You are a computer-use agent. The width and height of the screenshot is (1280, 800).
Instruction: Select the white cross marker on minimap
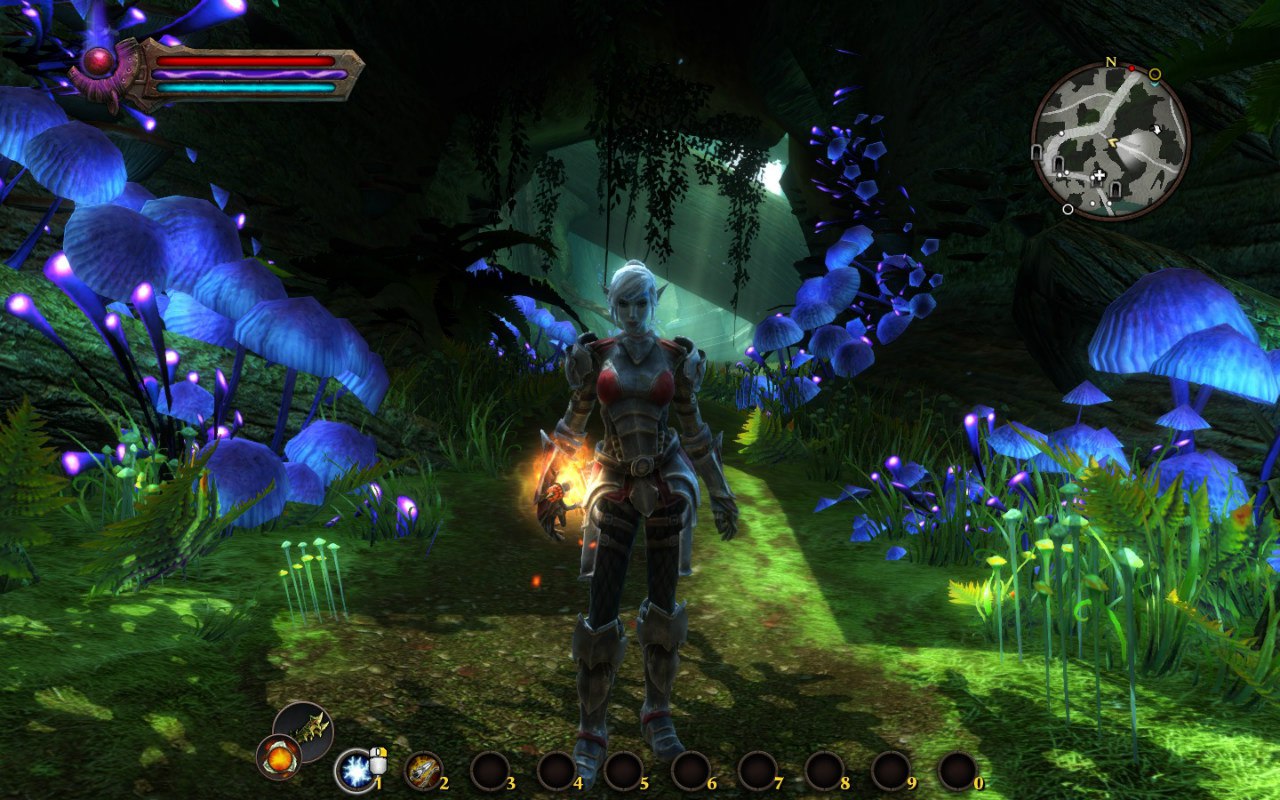tap(1100, 177)
